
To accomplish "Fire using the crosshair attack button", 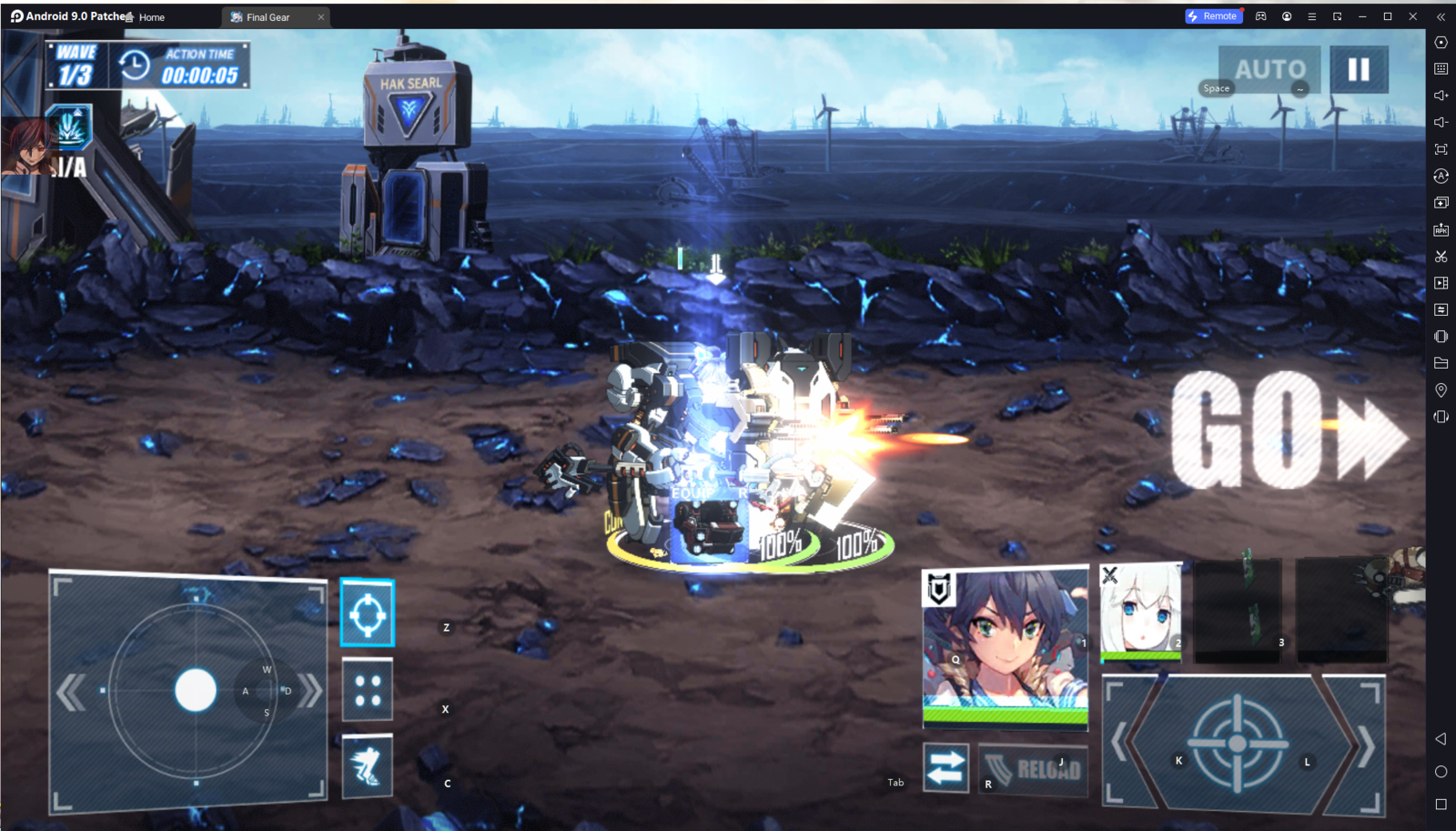I will pos(1238,744).
